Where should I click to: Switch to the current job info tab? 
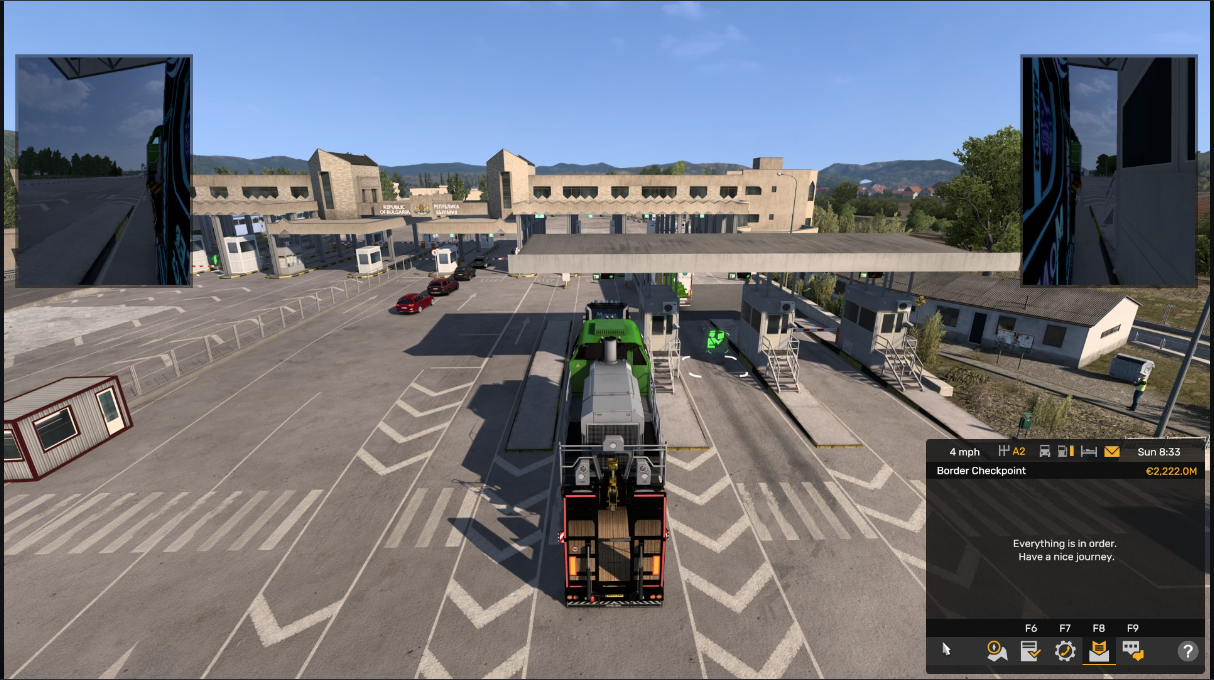(x=1031, y=651)
